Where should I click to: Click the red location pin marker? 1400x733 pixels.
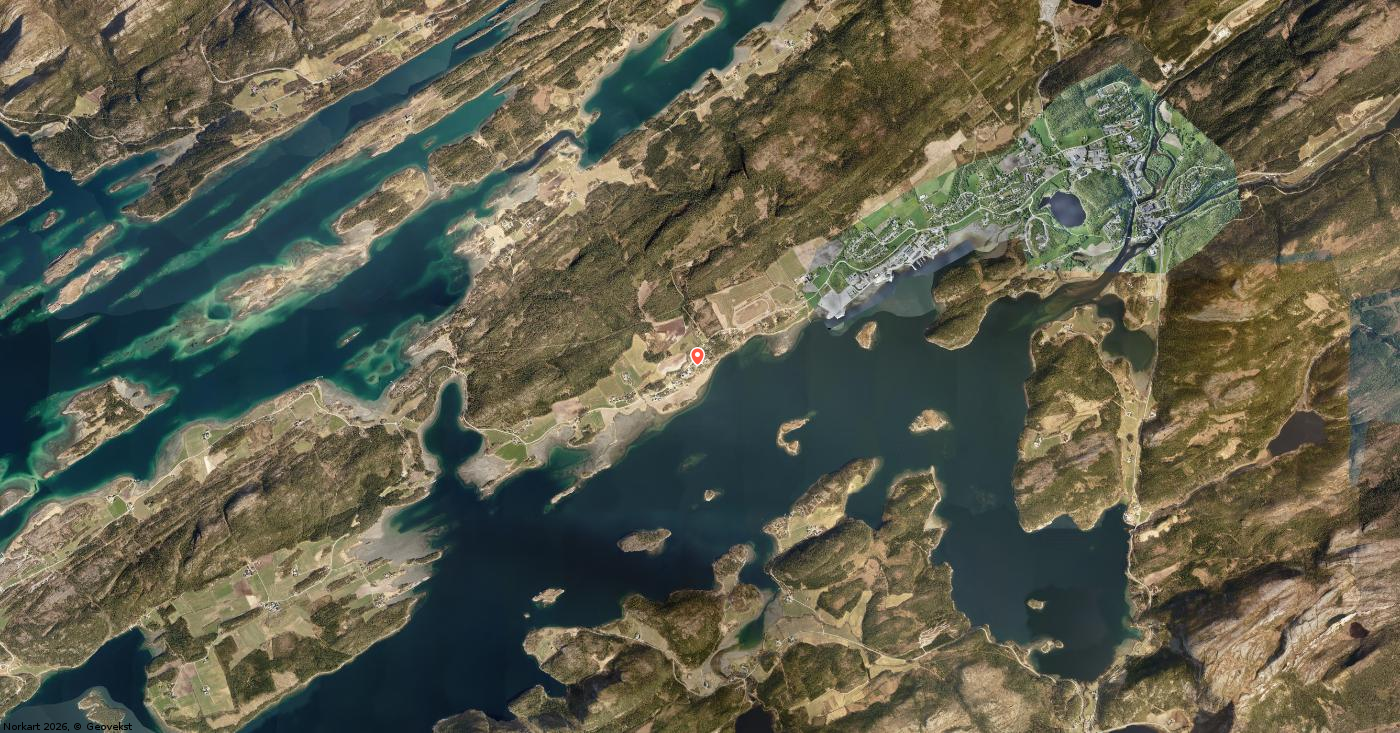(697, 355)
